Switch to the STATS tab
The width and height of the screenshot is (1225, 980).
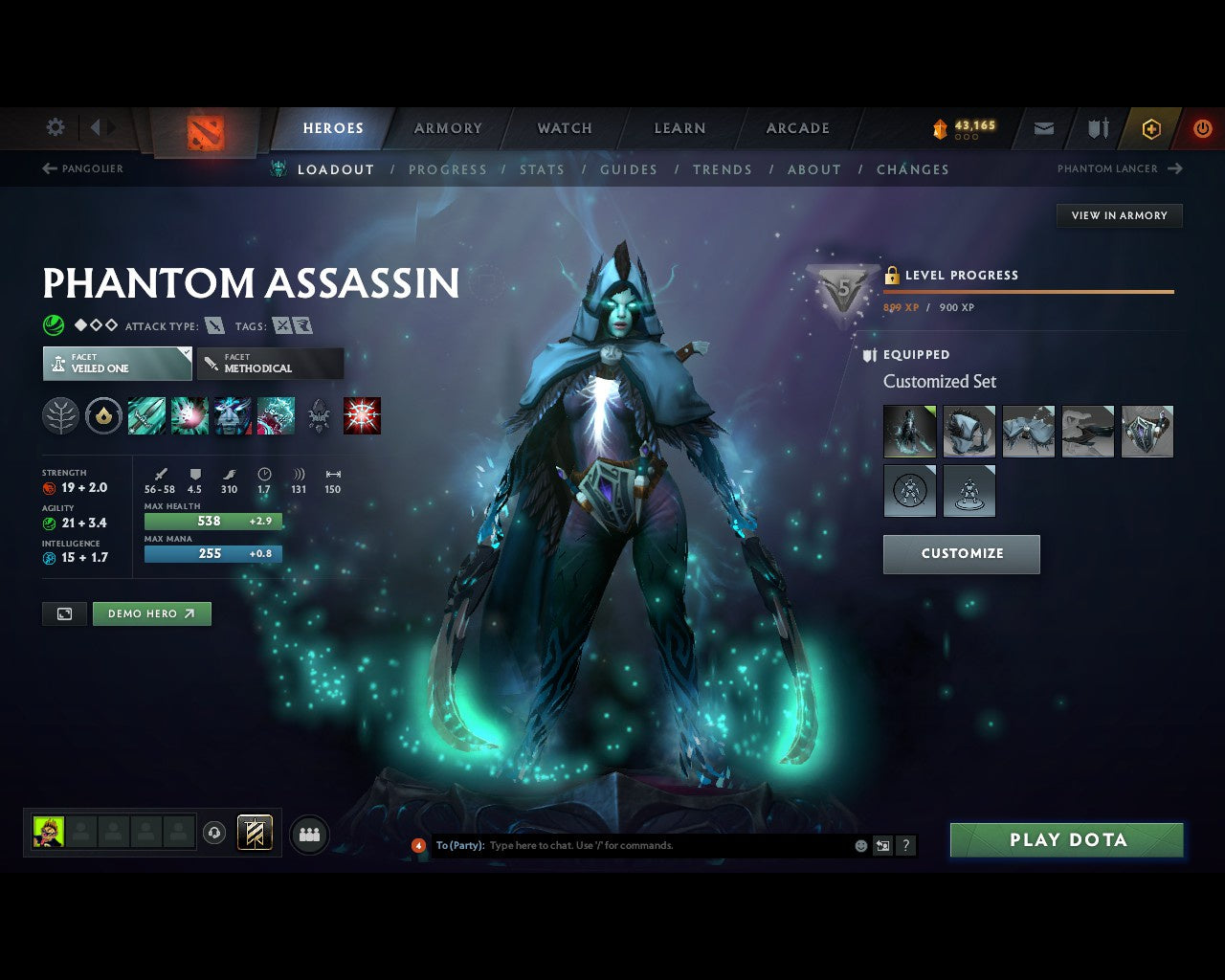[542, 169]
